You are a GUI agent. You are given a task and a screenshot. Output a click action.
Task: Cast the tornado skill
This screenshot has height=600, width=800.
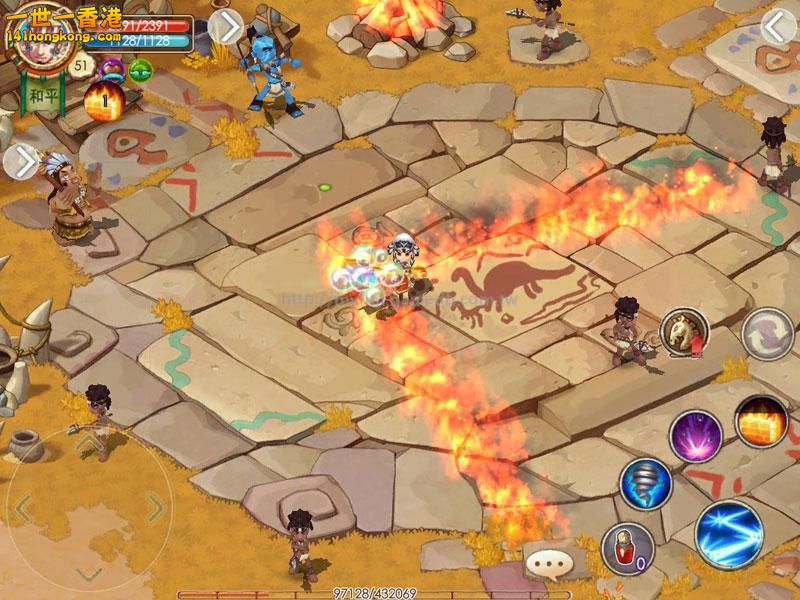point(645,484)
